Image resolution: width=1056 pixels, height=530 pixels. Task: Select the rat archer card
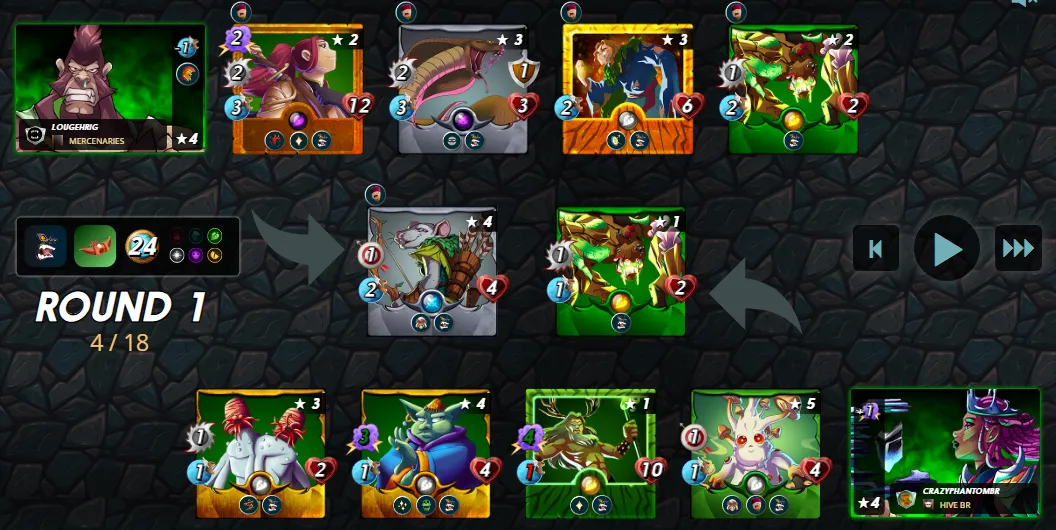(431, 270)
